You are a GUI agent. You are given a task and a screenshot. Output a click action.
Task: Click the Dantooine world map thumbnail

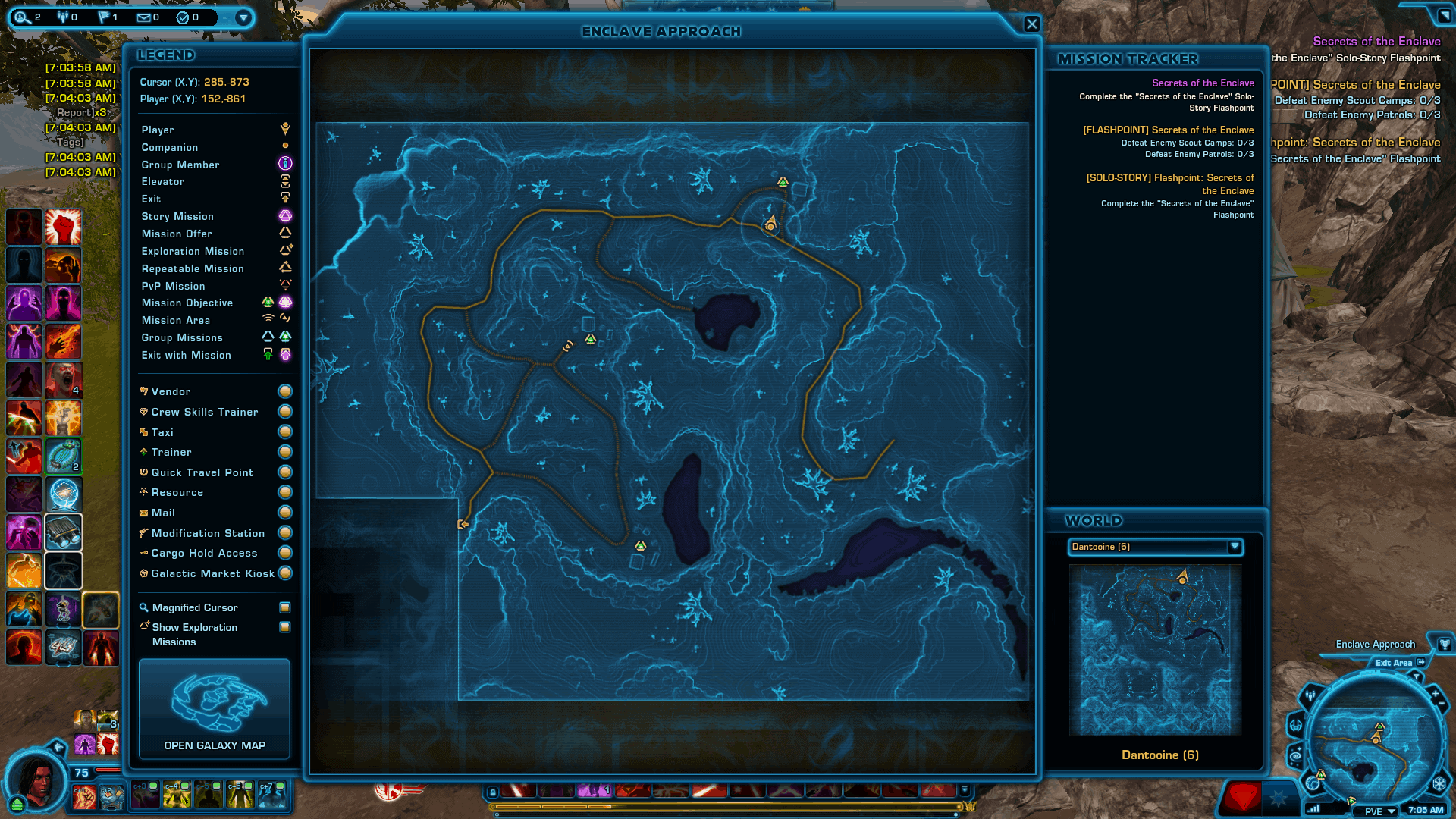(x=1155, y=650)
